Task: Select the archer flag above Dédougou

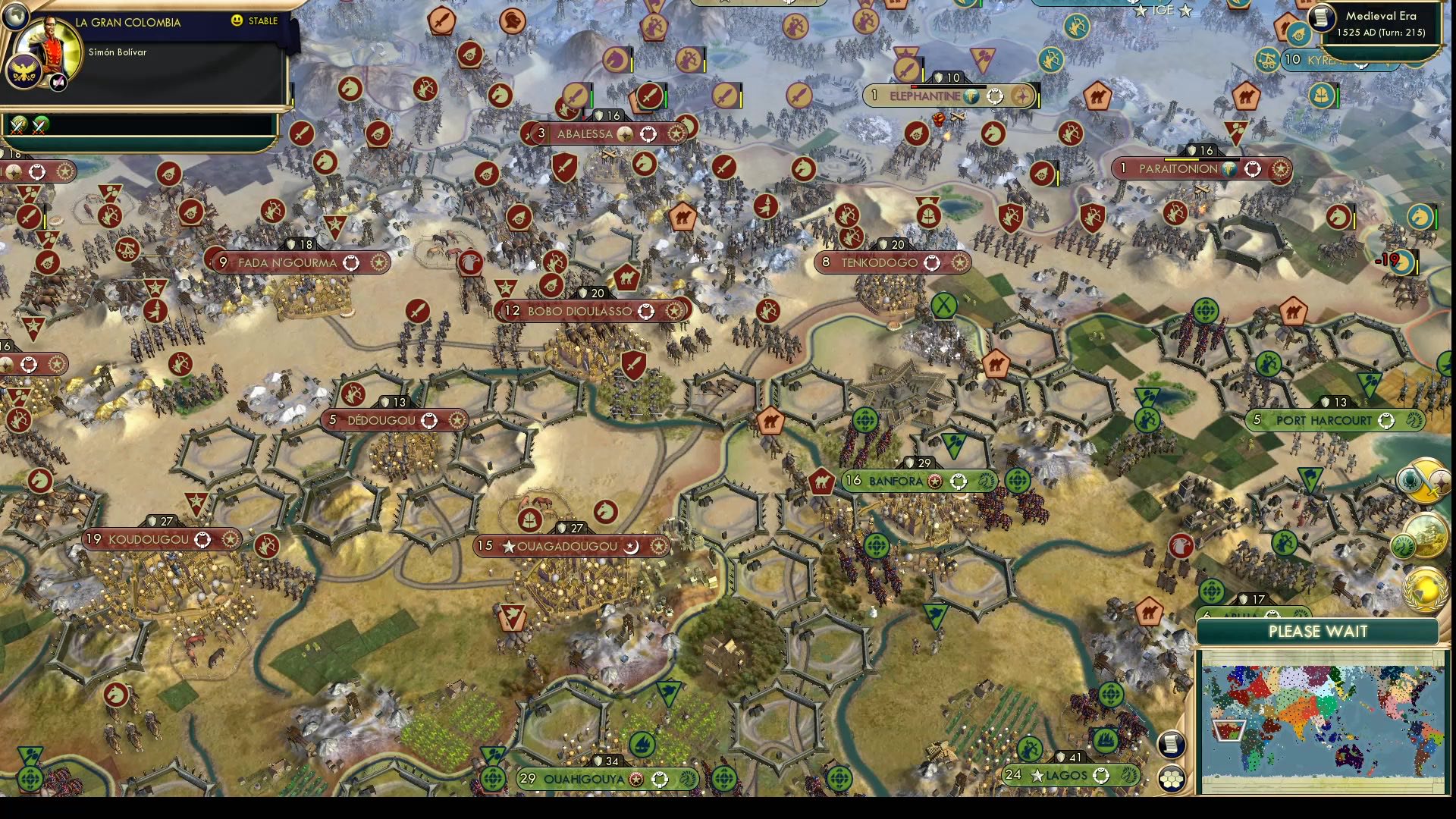Action: 355,395
